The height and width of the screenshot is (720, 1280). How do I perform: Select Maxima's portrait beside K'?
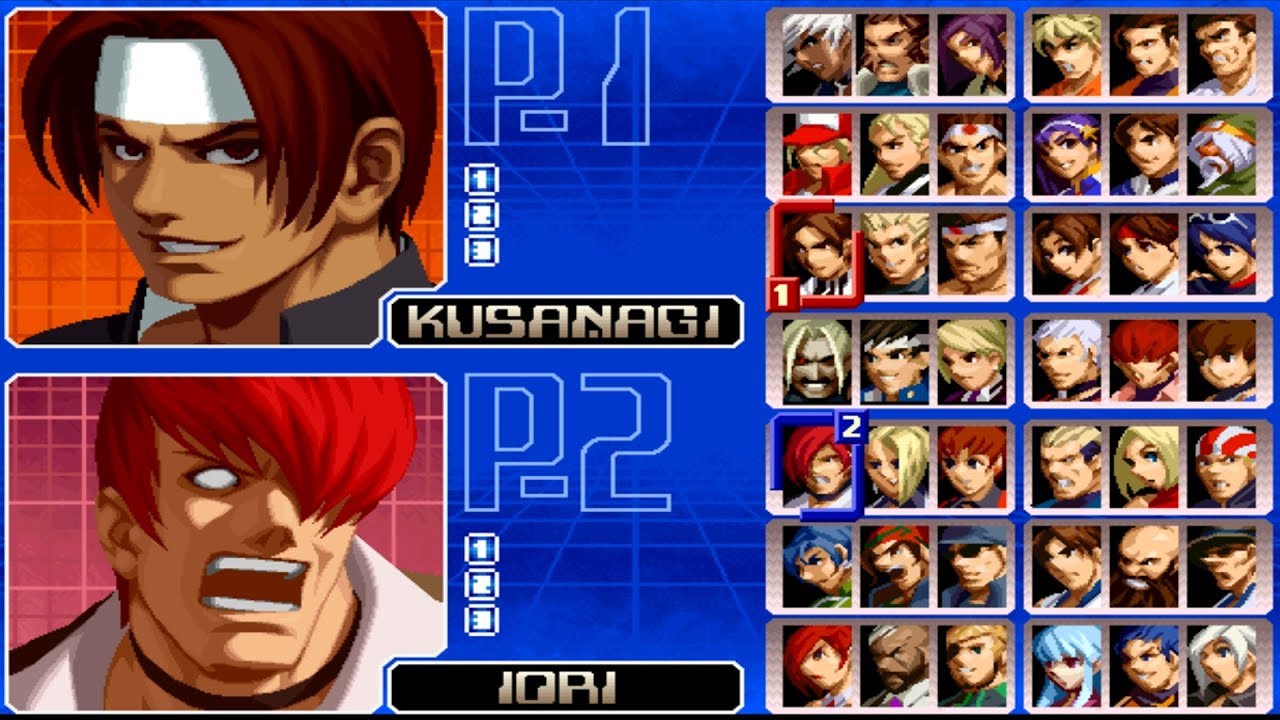click(892, 55)
